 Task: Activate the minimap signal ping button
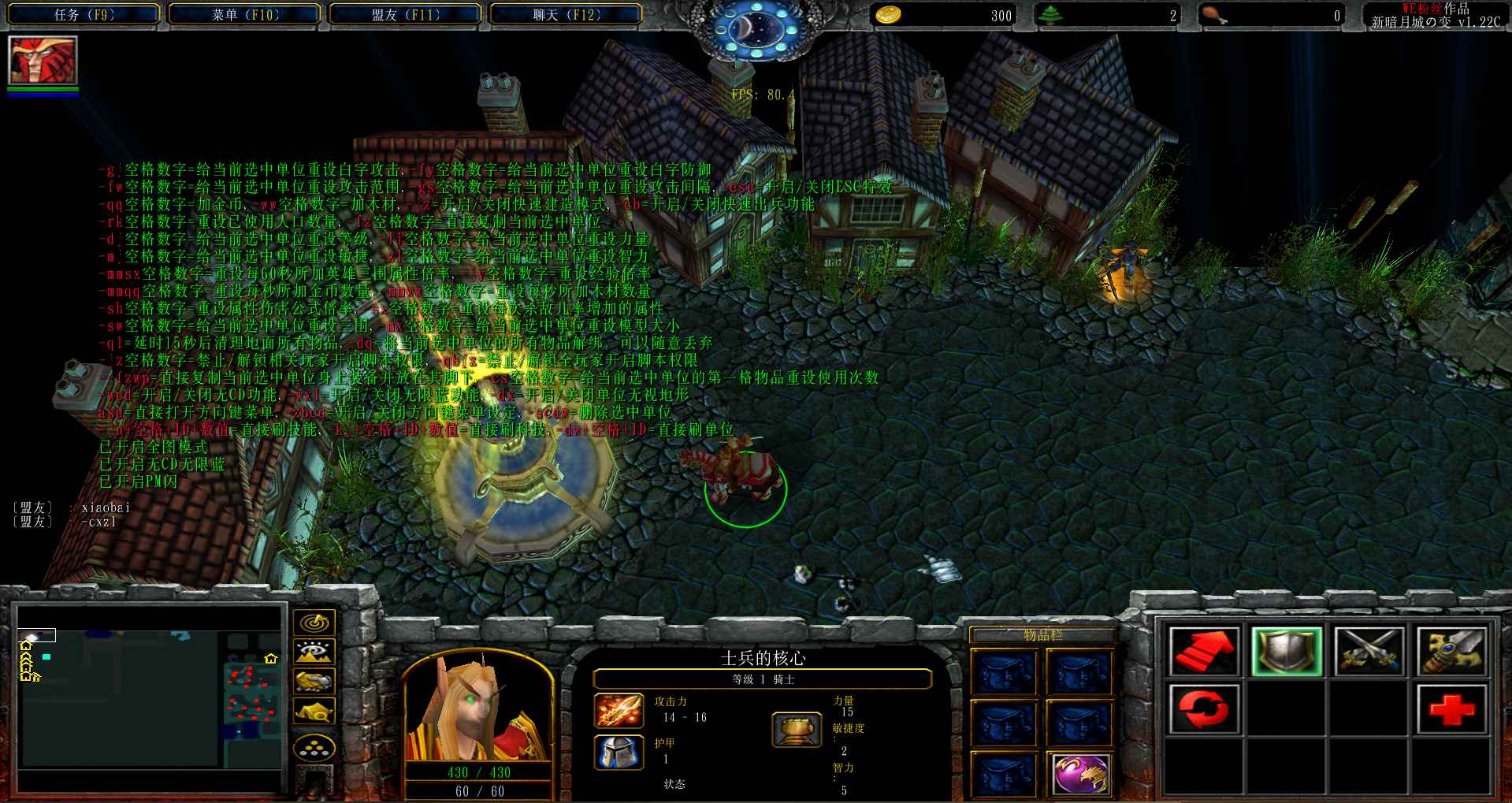pos(314,623)
